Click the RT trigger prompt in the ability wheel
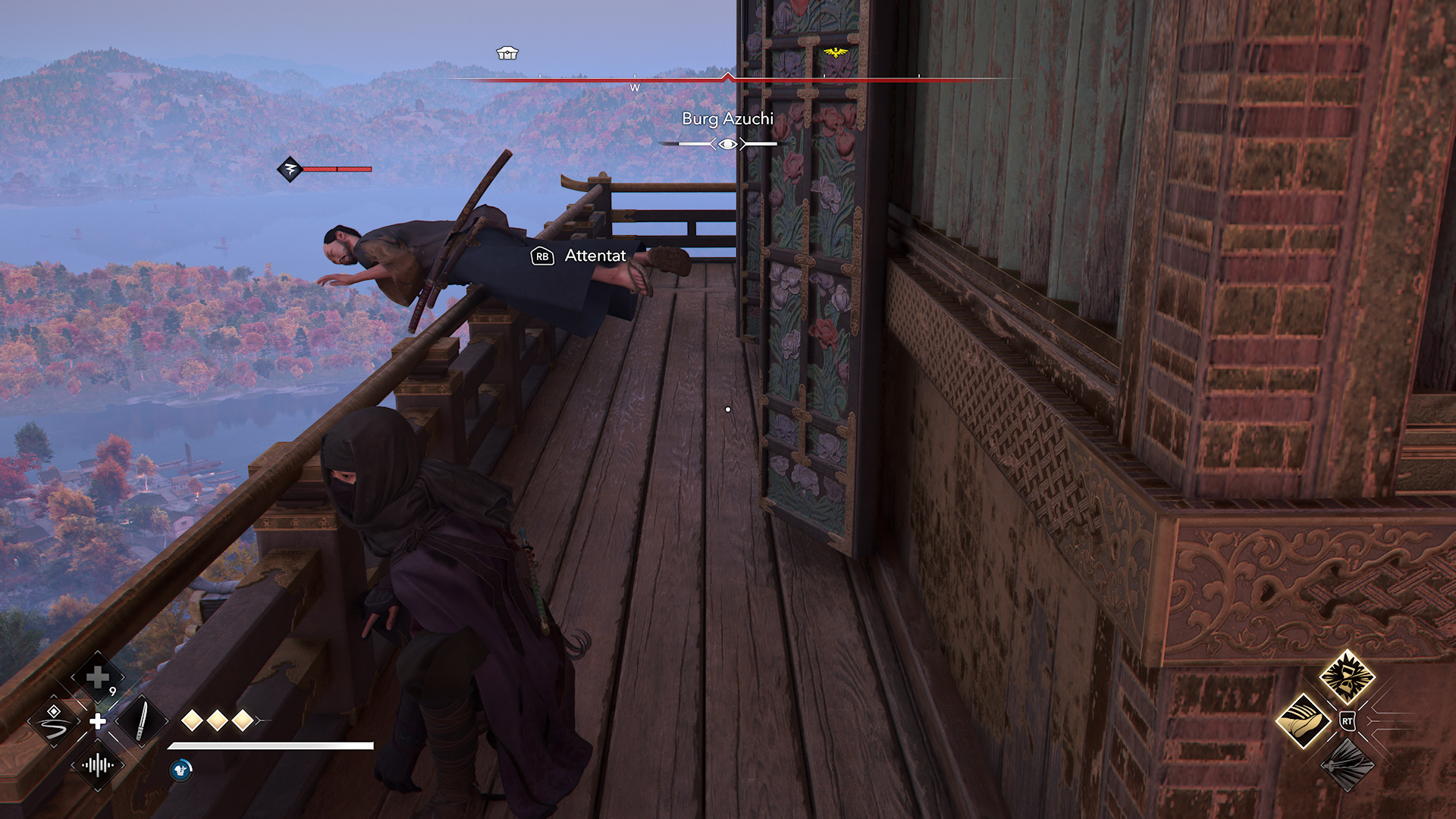Image resolution: width=1456 pixels, height=819 pixels. 1348,721
